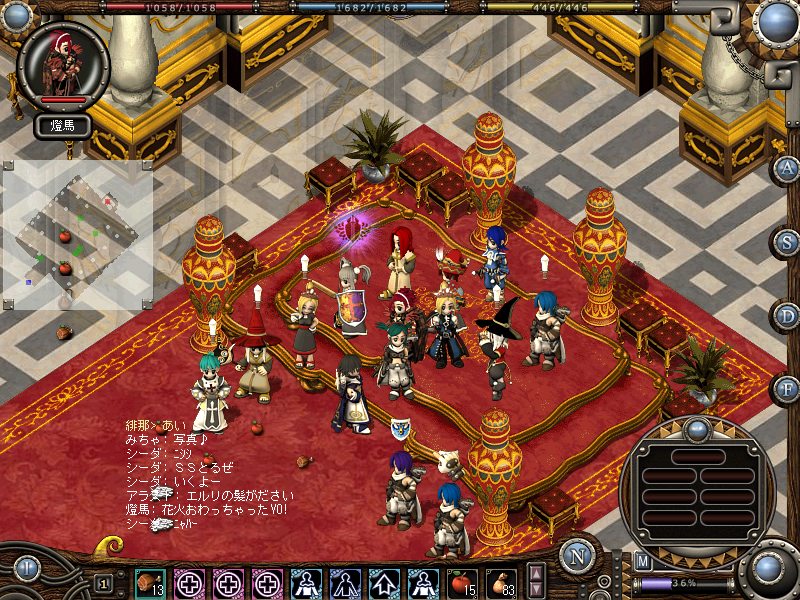The height and width of the screenshot is (600, 800).
Task: Select the round A shortcut button
Action: (788, 168)
